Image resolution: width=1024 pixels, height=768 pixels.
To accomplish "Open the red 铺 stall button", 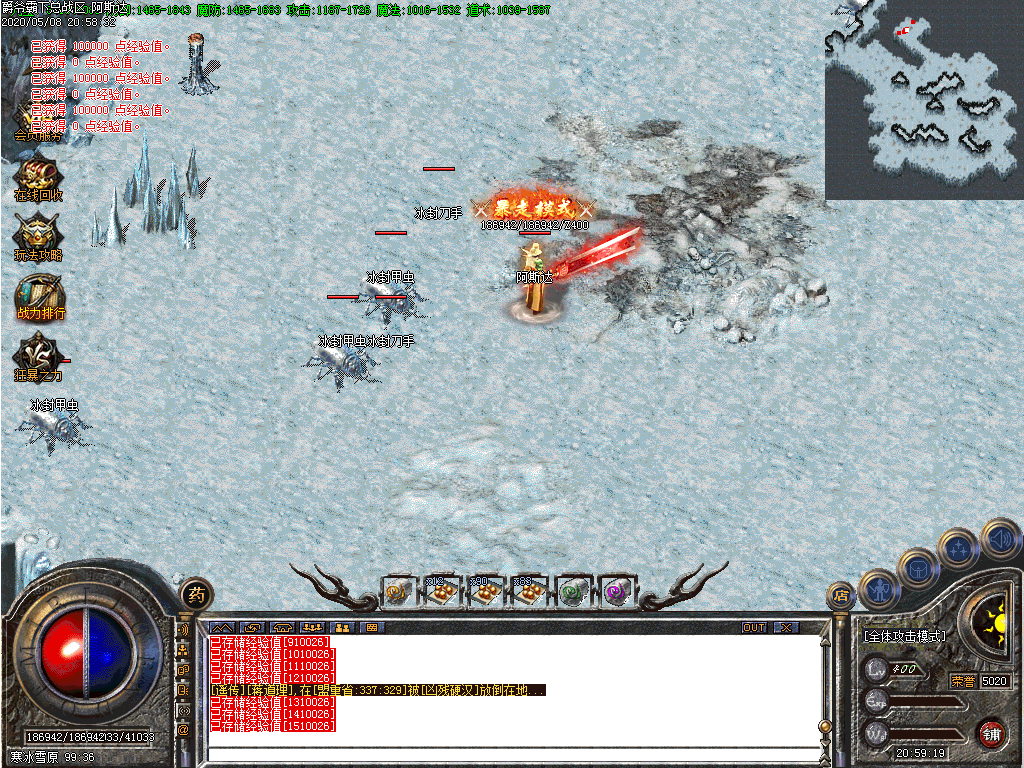I will point(991,732).
